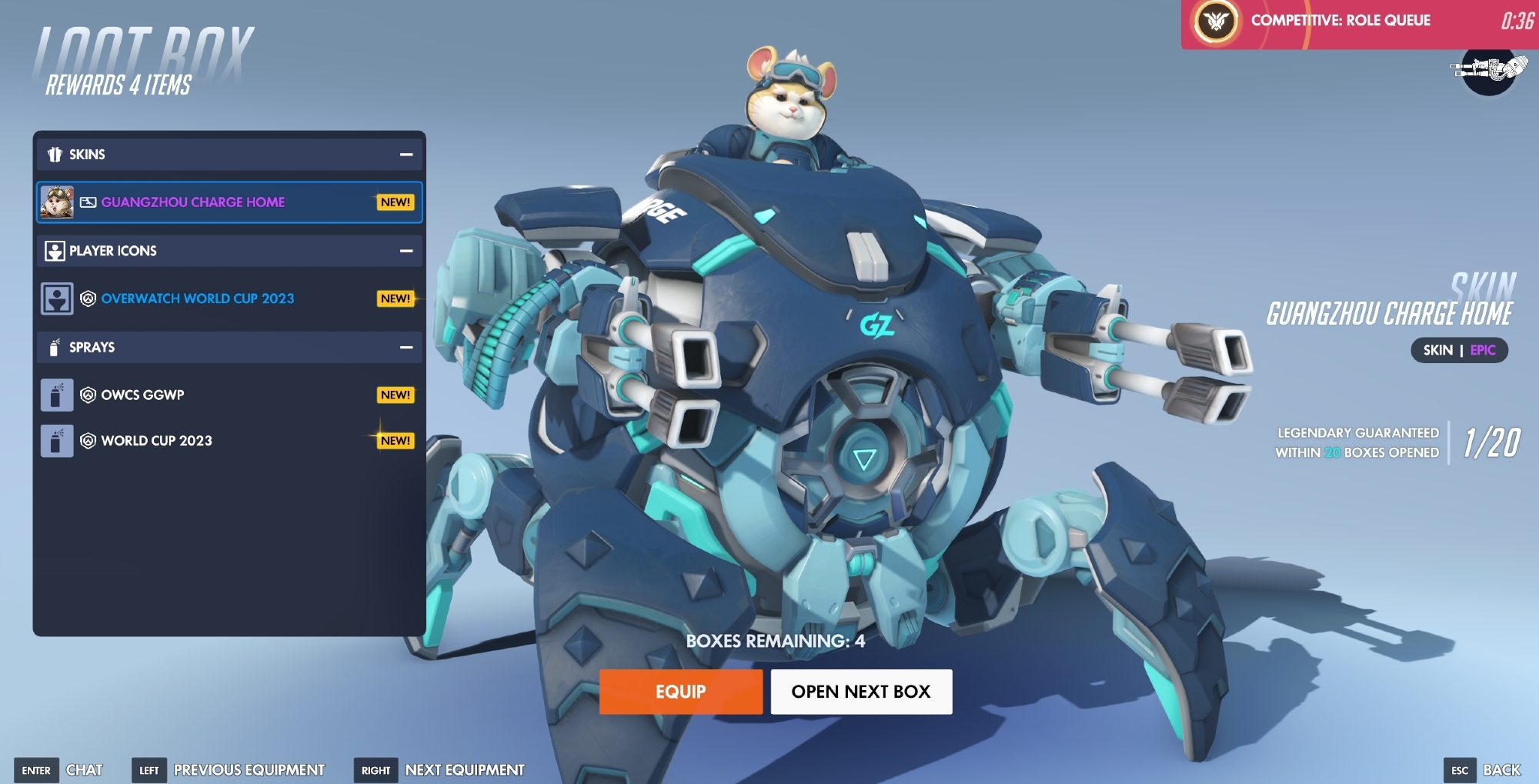Image resolution: width=1539 pixels, height=784 pixels.
Task: Collapse the Skins category
Action: (406, 155)
